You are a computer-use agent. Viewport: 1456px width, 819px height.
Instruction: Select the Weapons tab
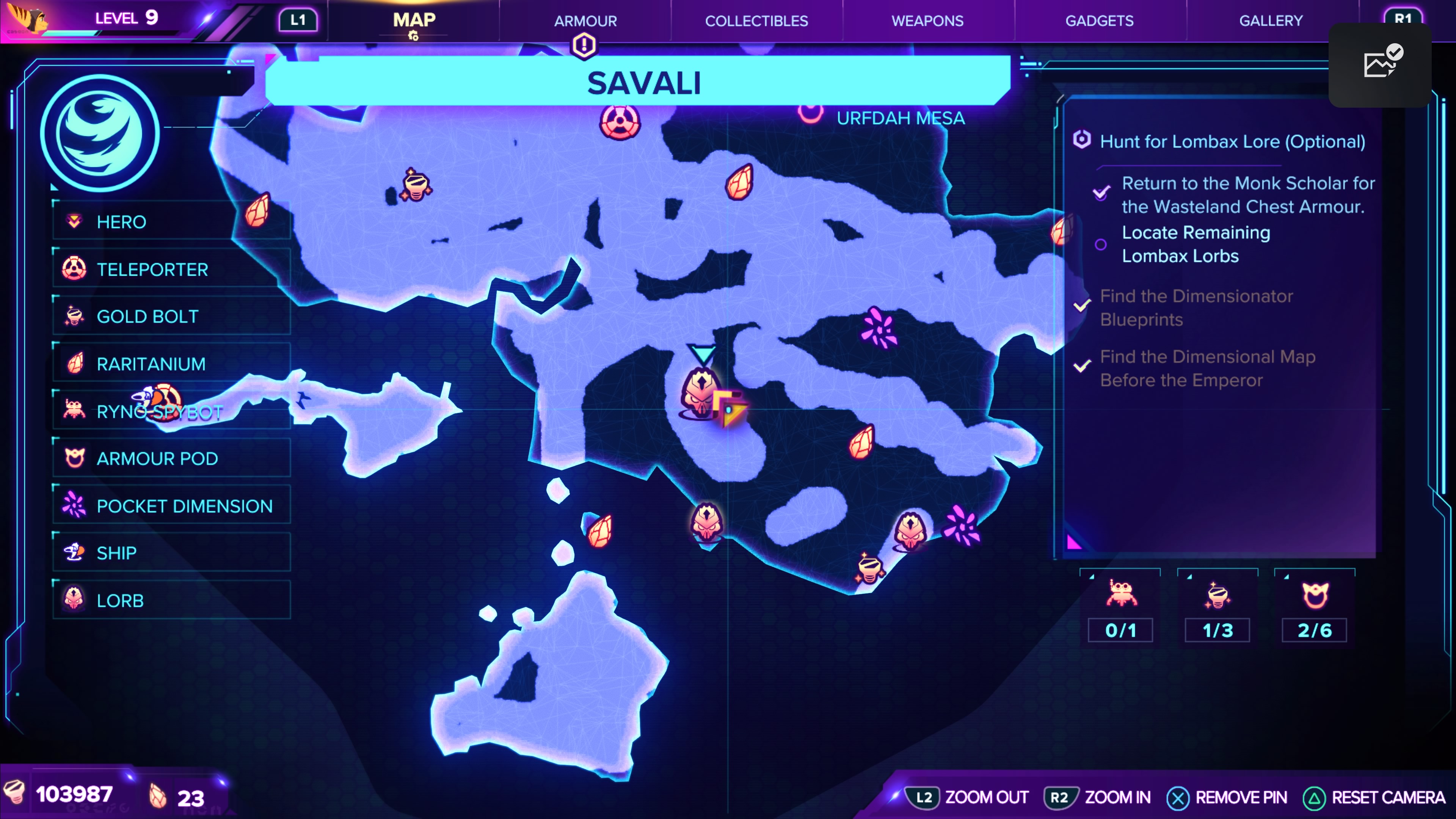coord(927,21)
